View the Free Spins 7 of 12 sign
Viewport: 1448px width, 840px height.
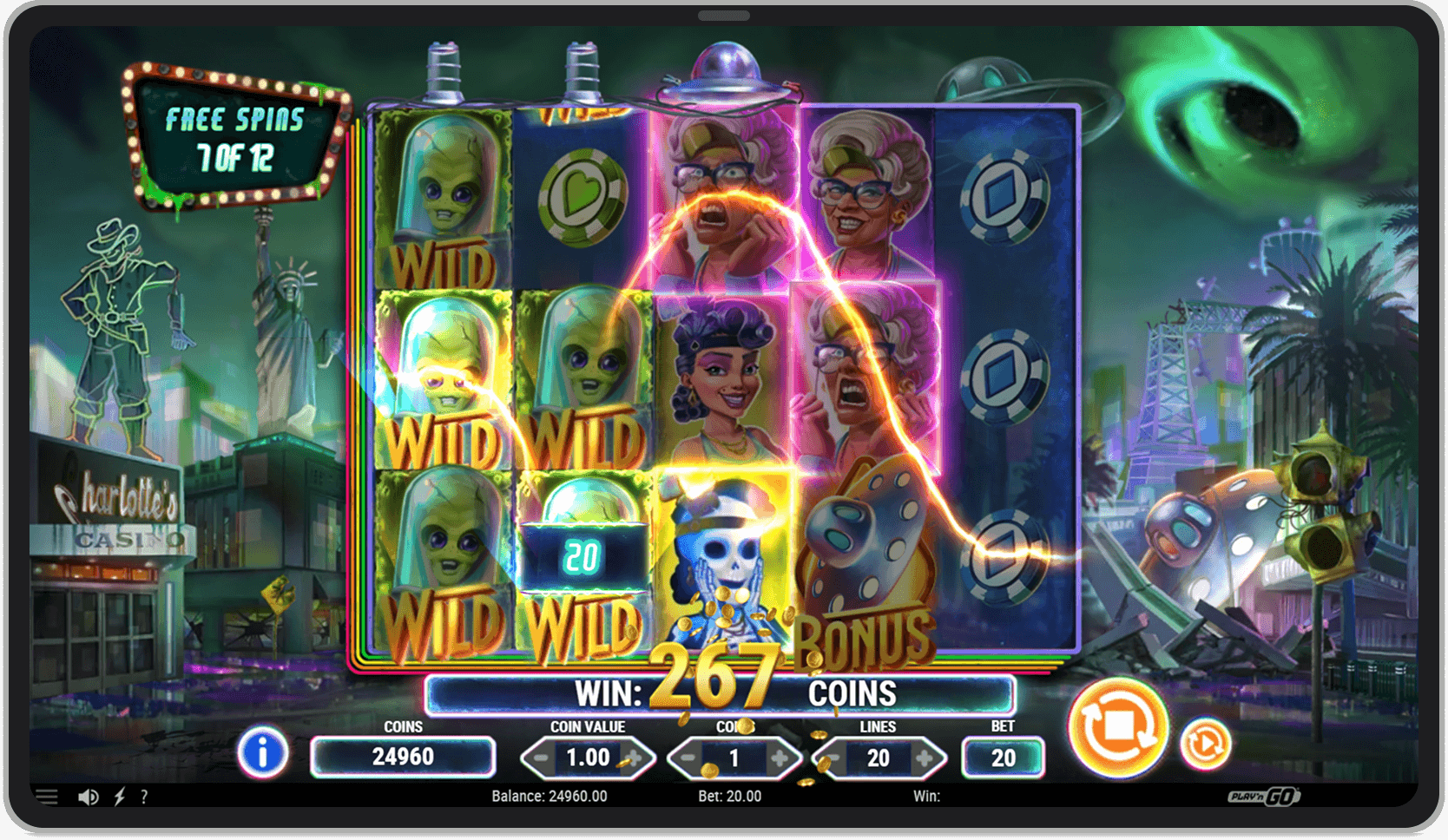(x=236, y=135)
